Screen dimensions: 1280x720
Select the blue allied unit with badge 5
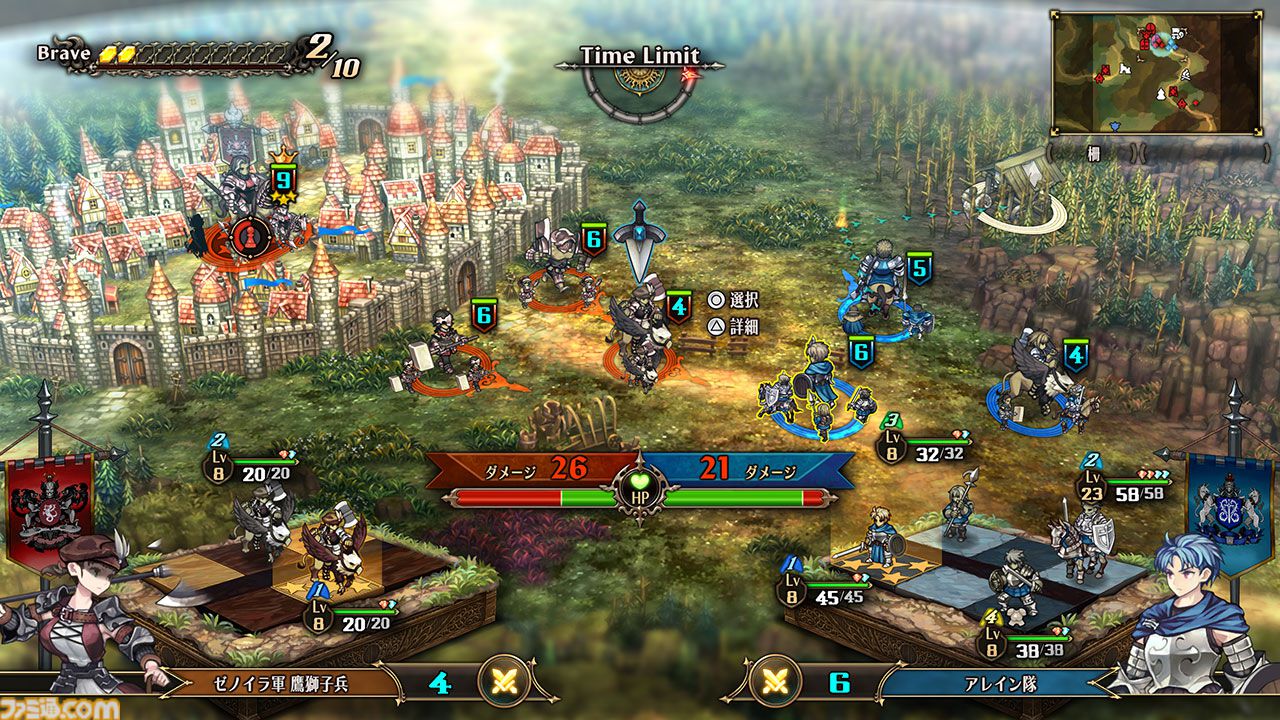coord(881,290)
